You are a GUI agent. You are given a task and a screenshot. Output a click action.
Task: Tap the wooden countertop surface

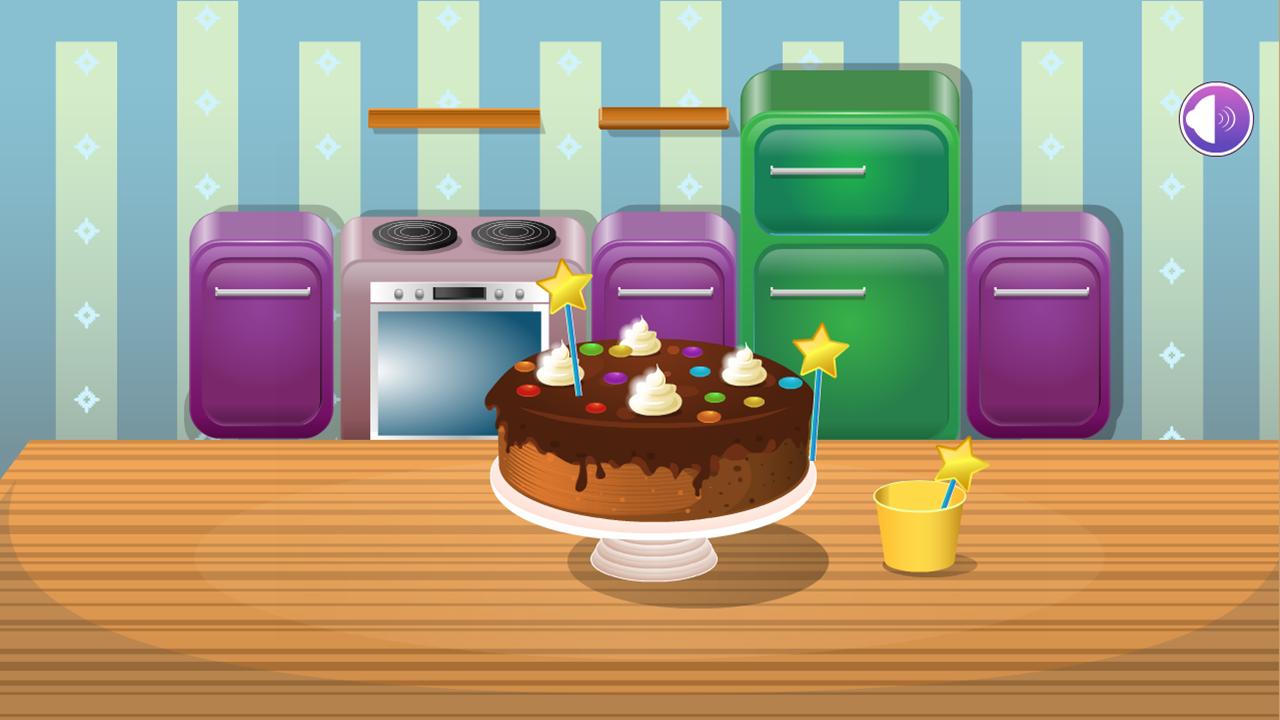click(250, 620)
